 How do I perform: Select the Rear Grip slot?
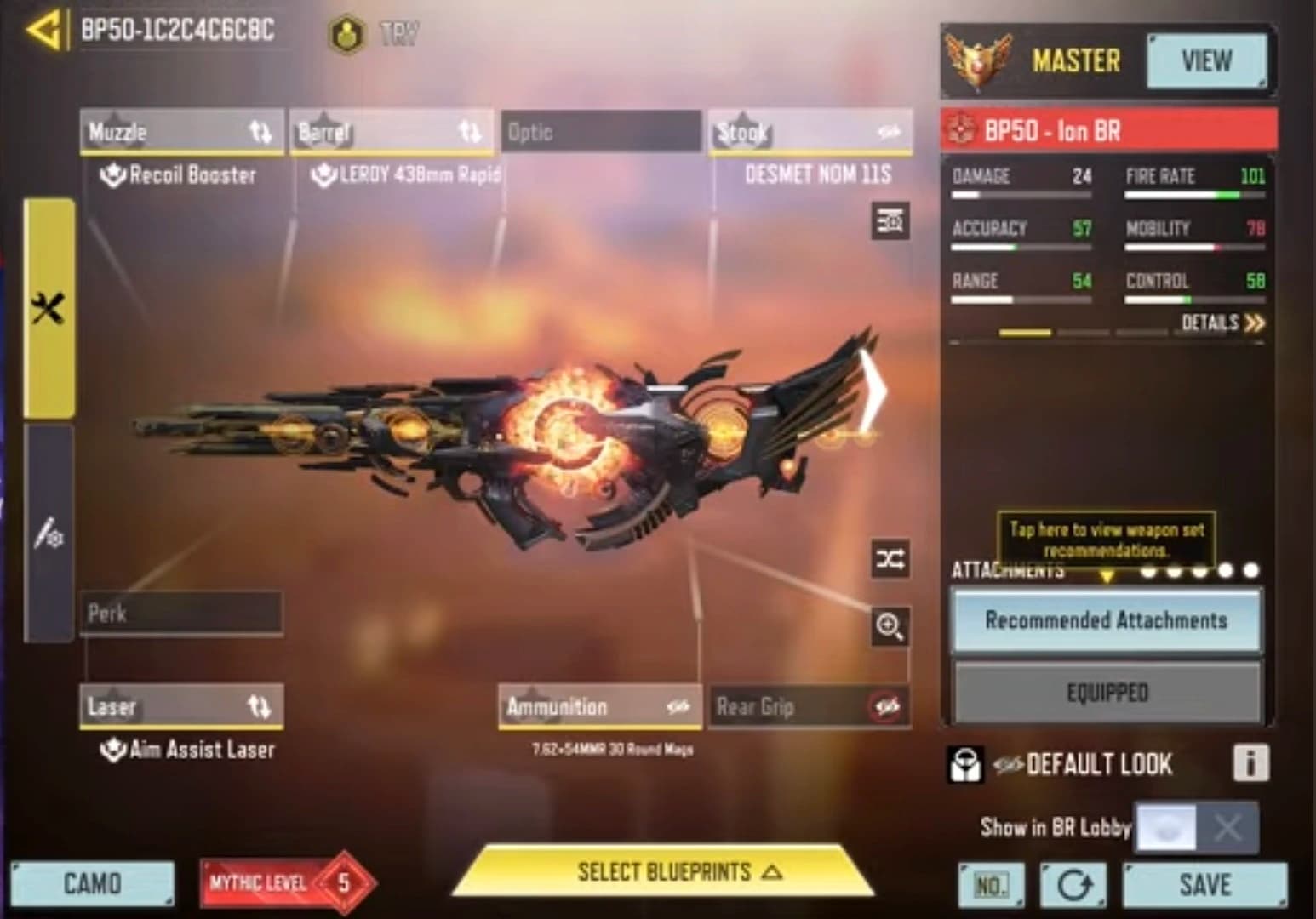[809, 706]
